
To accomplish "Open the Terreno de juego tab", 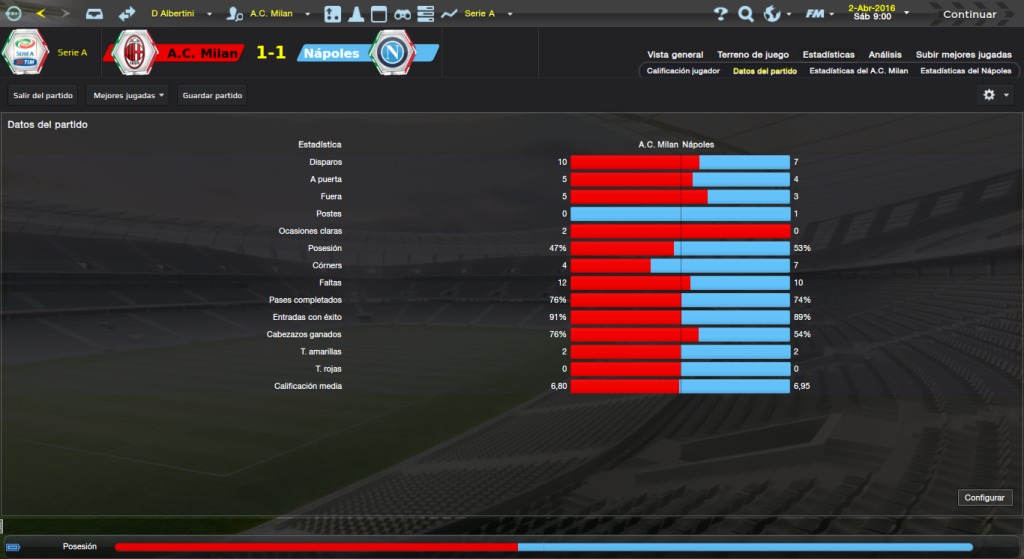I will pyautogui.click(x=752, y=55).
